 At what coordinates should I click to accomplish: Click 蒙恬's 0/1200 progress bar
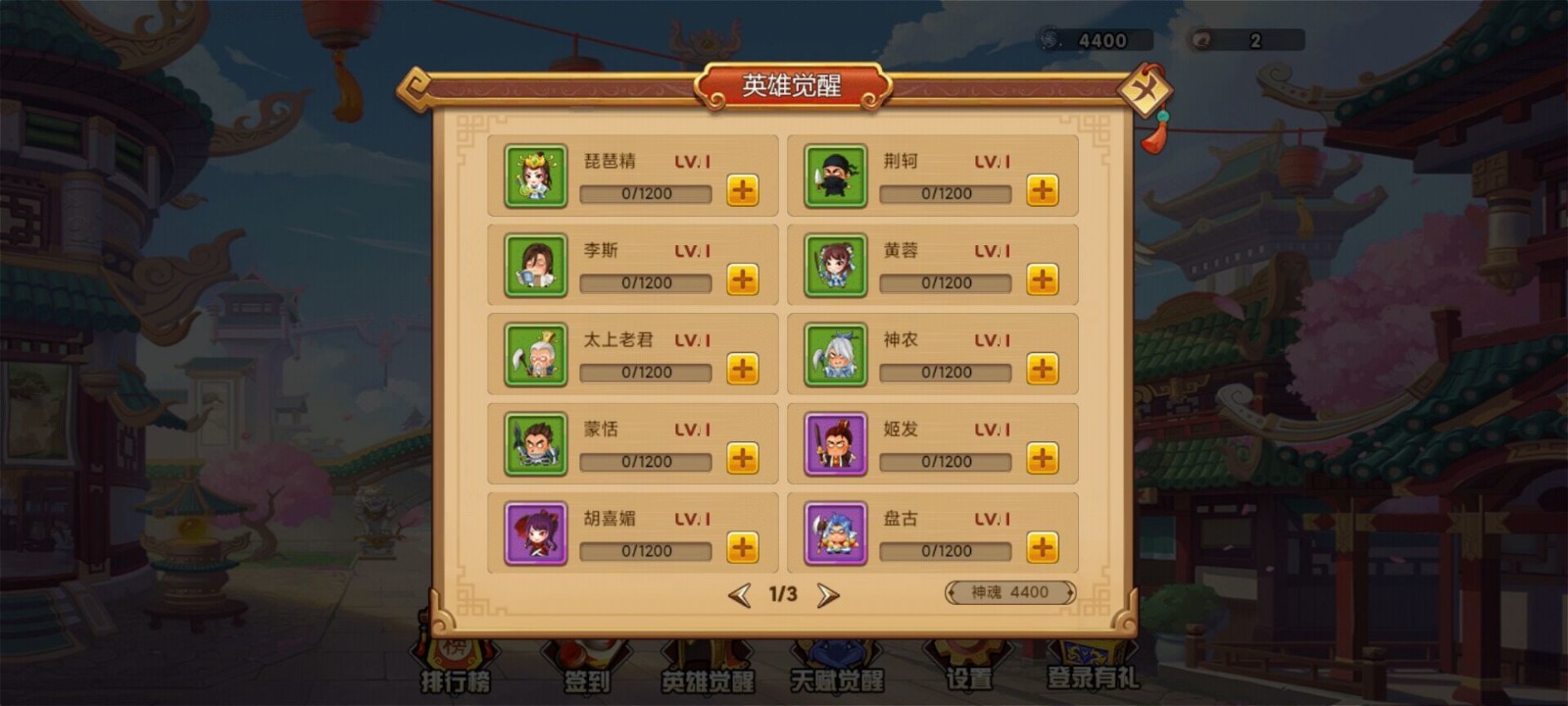[x=645, y=461]
